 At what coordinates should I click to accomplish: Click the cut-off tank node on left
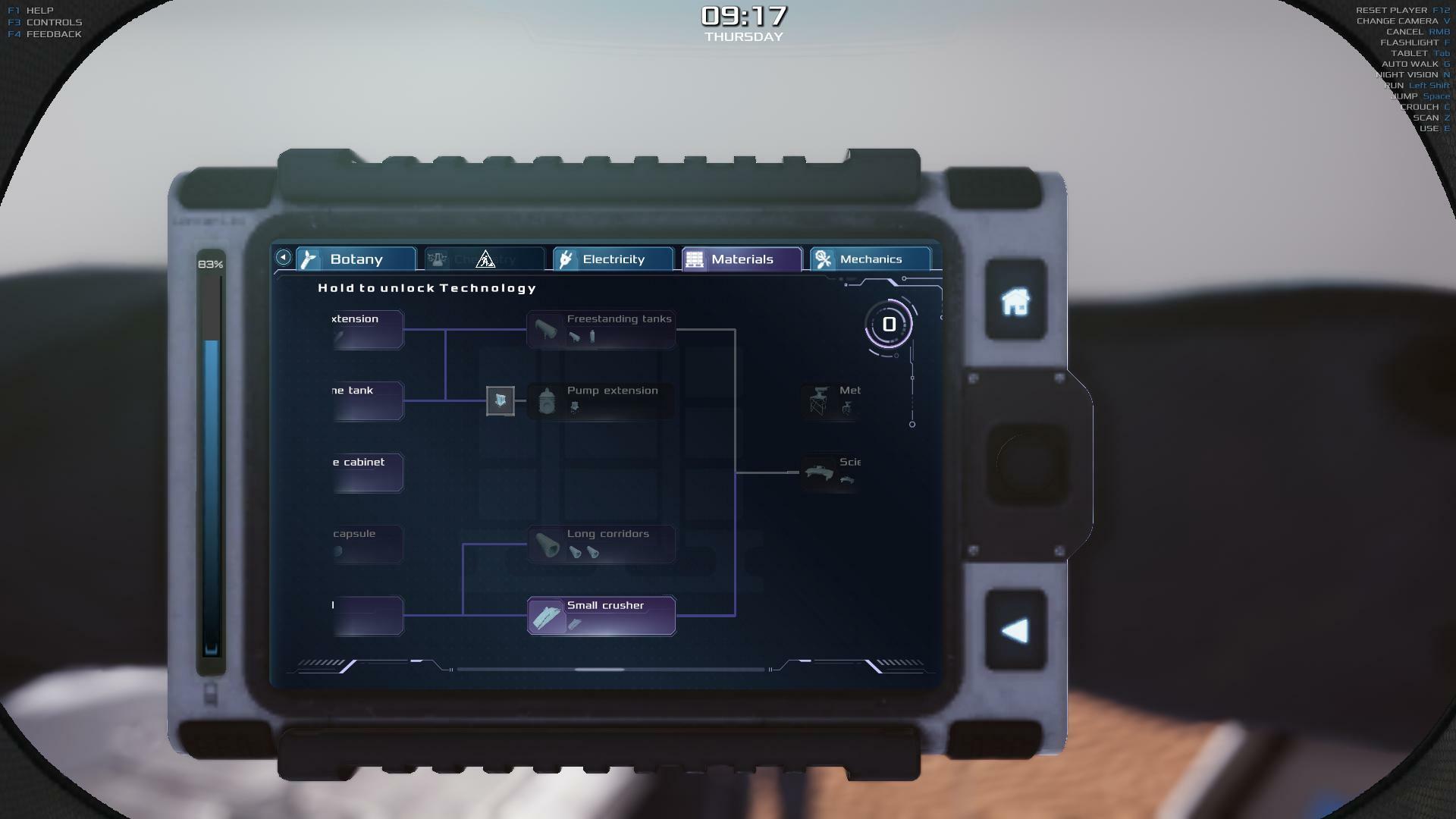click(x=368, y=400)
